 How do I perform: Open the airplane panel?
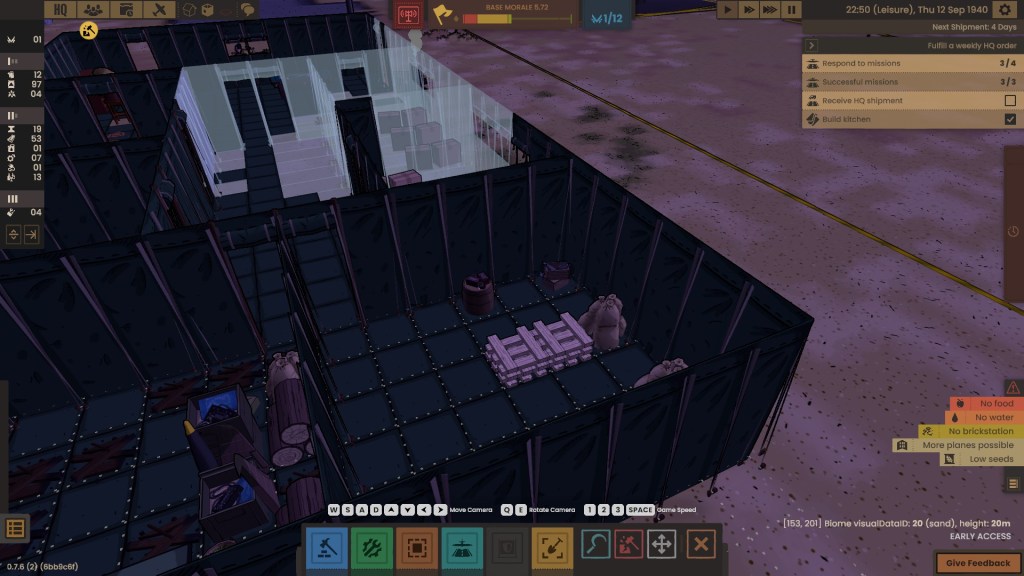(x=158, y=10)
